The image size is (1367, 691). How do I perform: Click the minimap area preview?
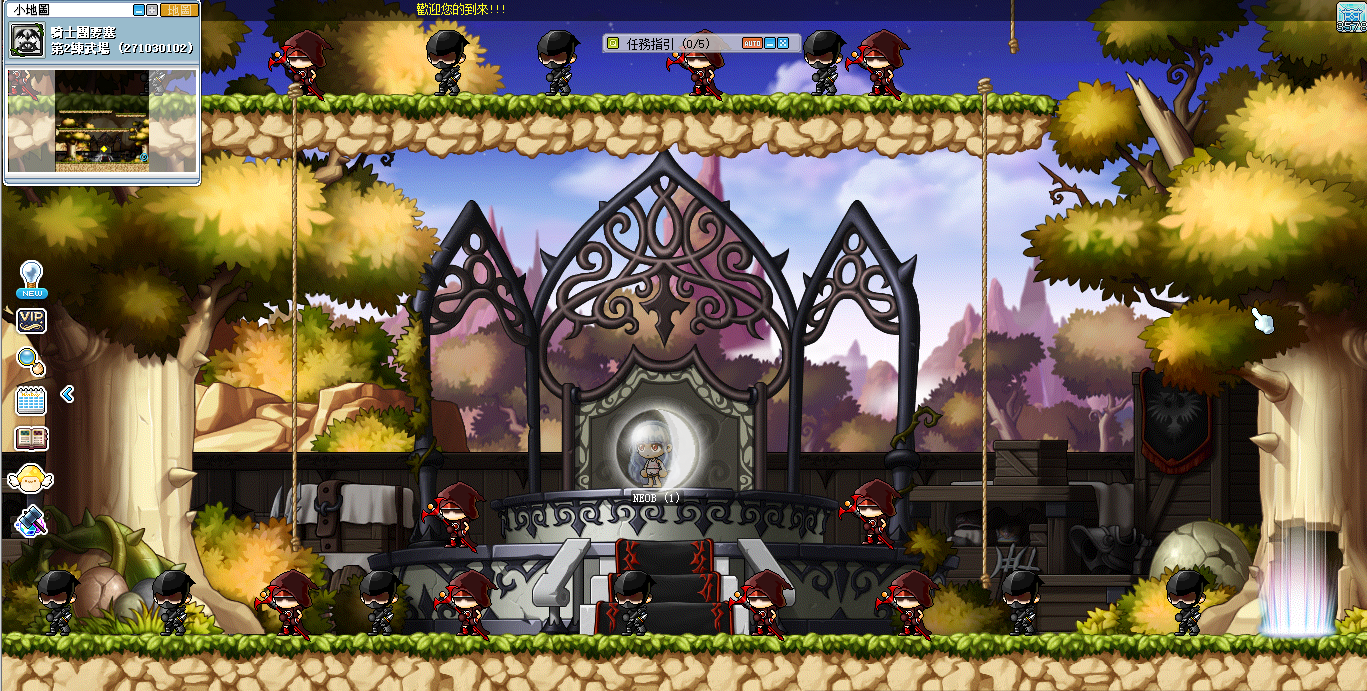[100, 120]
